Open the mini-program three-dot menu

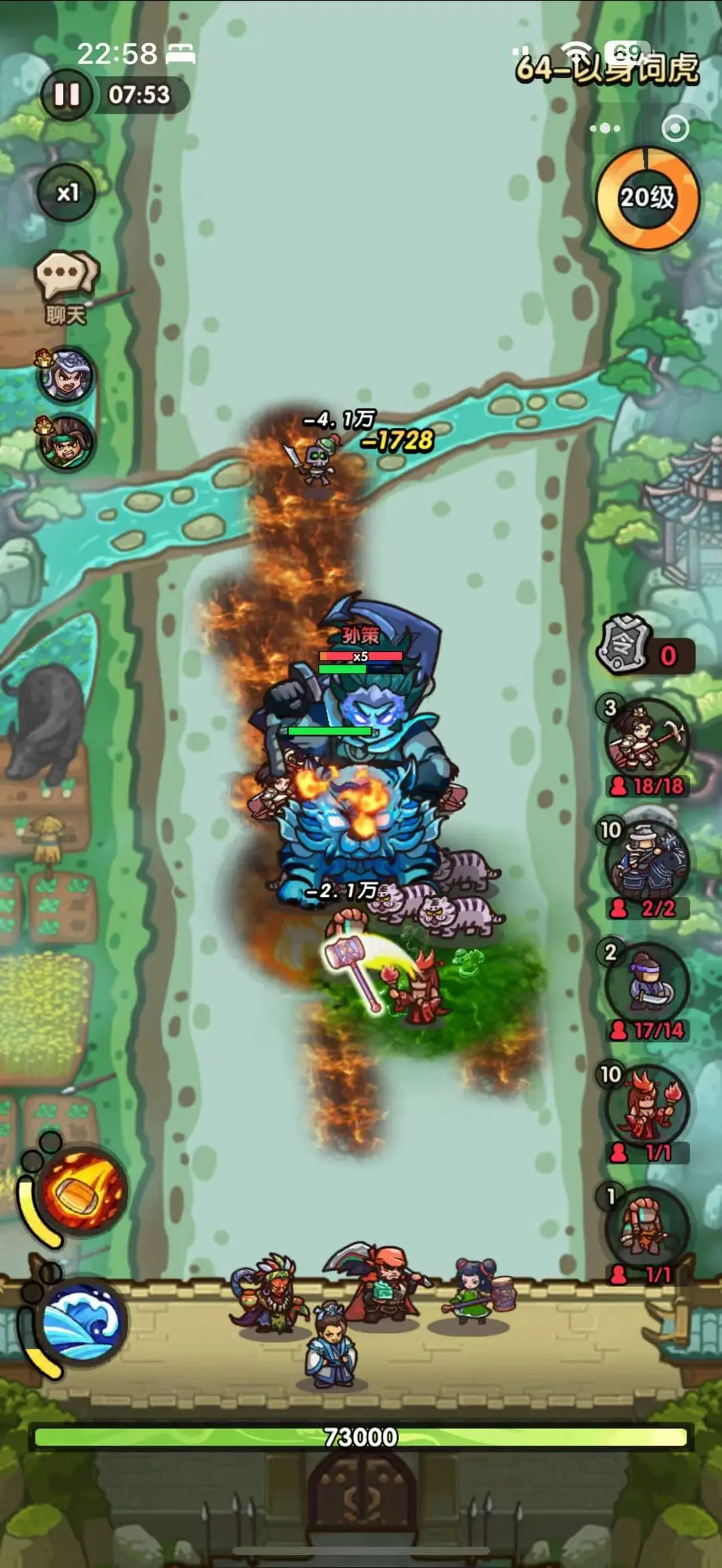(605, 128)
